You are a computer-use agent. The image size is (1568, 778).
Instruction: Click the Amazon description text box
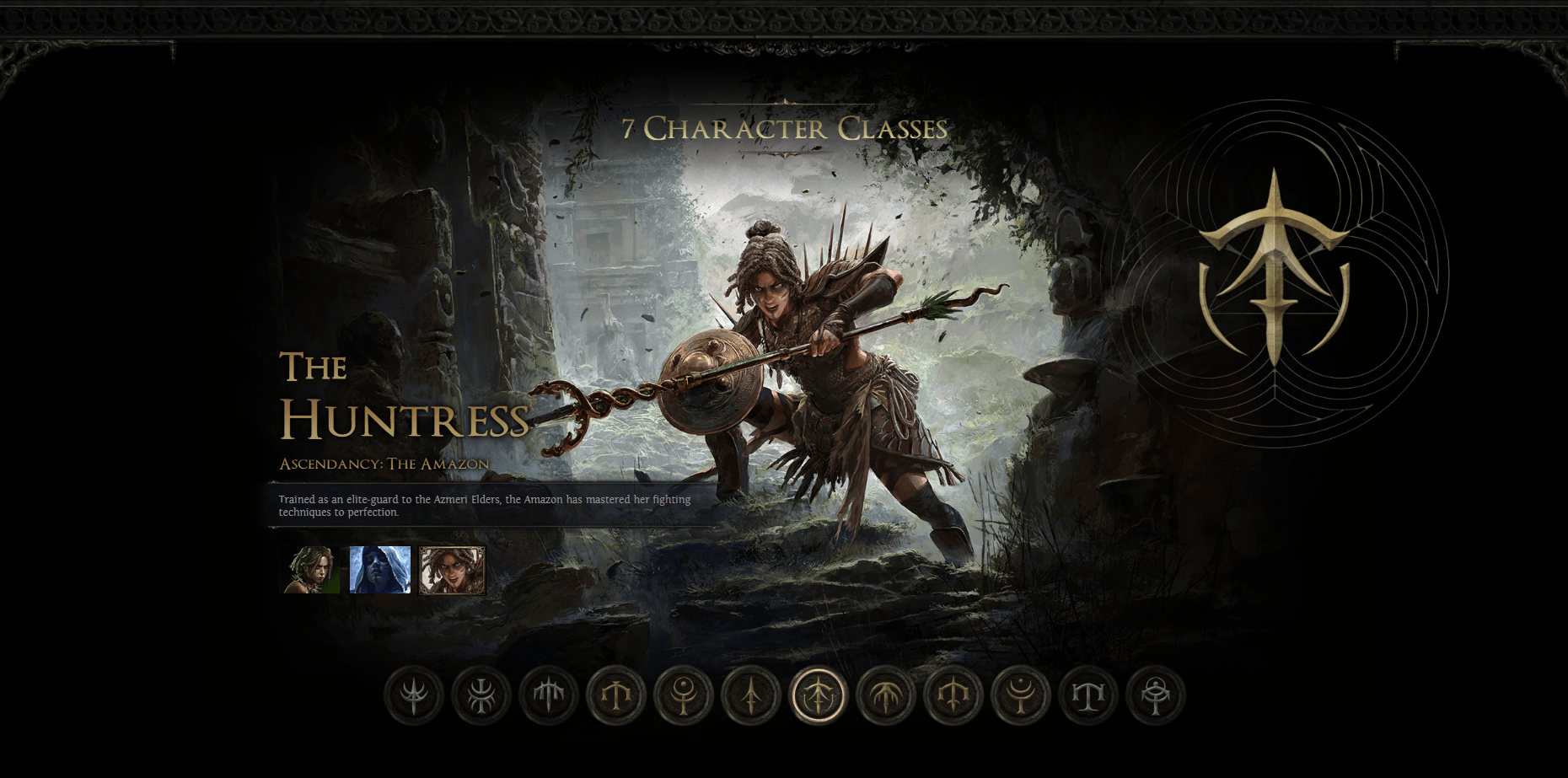pos(485,506)
